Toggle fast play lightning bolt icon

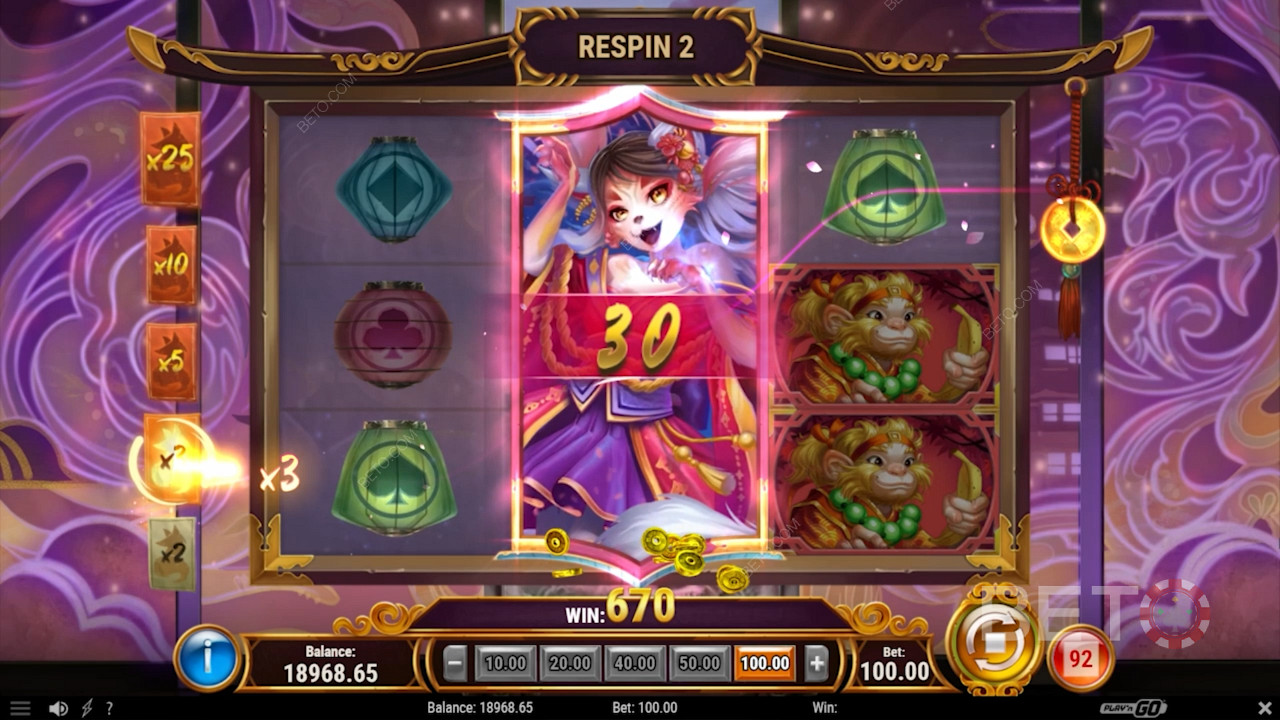click(x=87, y=708)
